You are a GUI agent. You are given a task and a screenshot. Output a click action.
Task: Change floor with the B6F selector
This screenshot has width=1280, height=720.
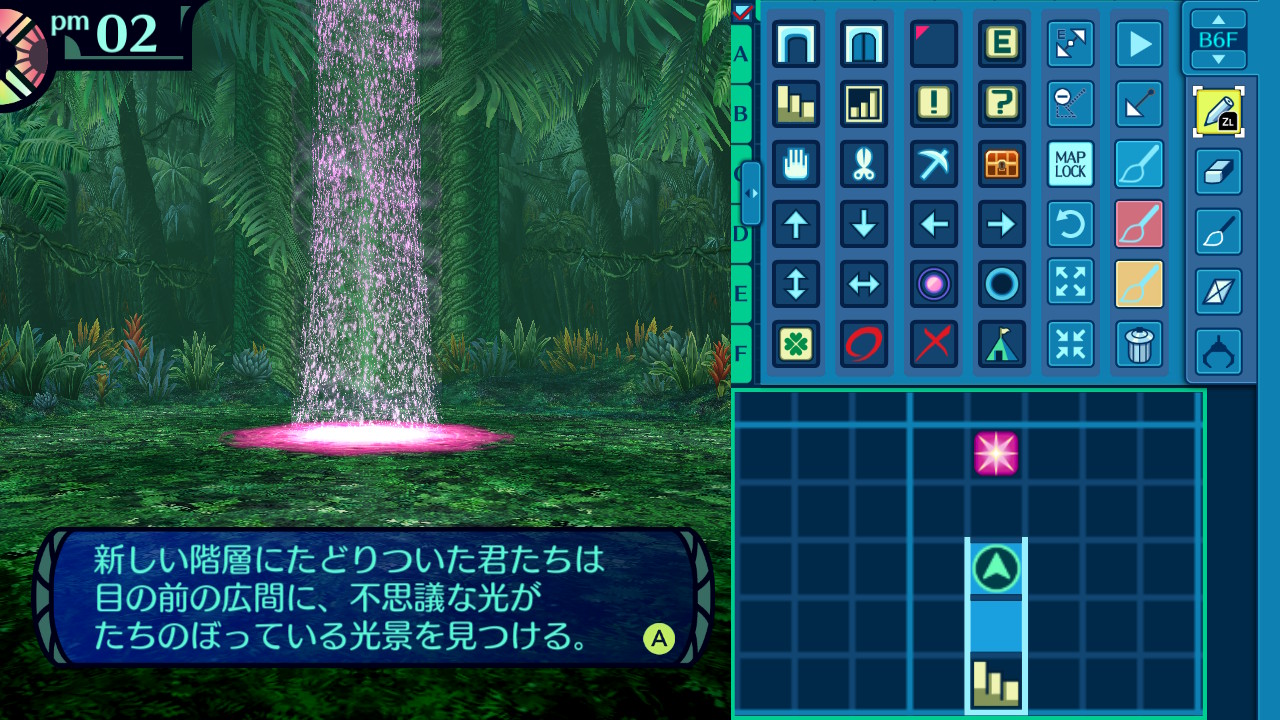tap(1218, 40)
